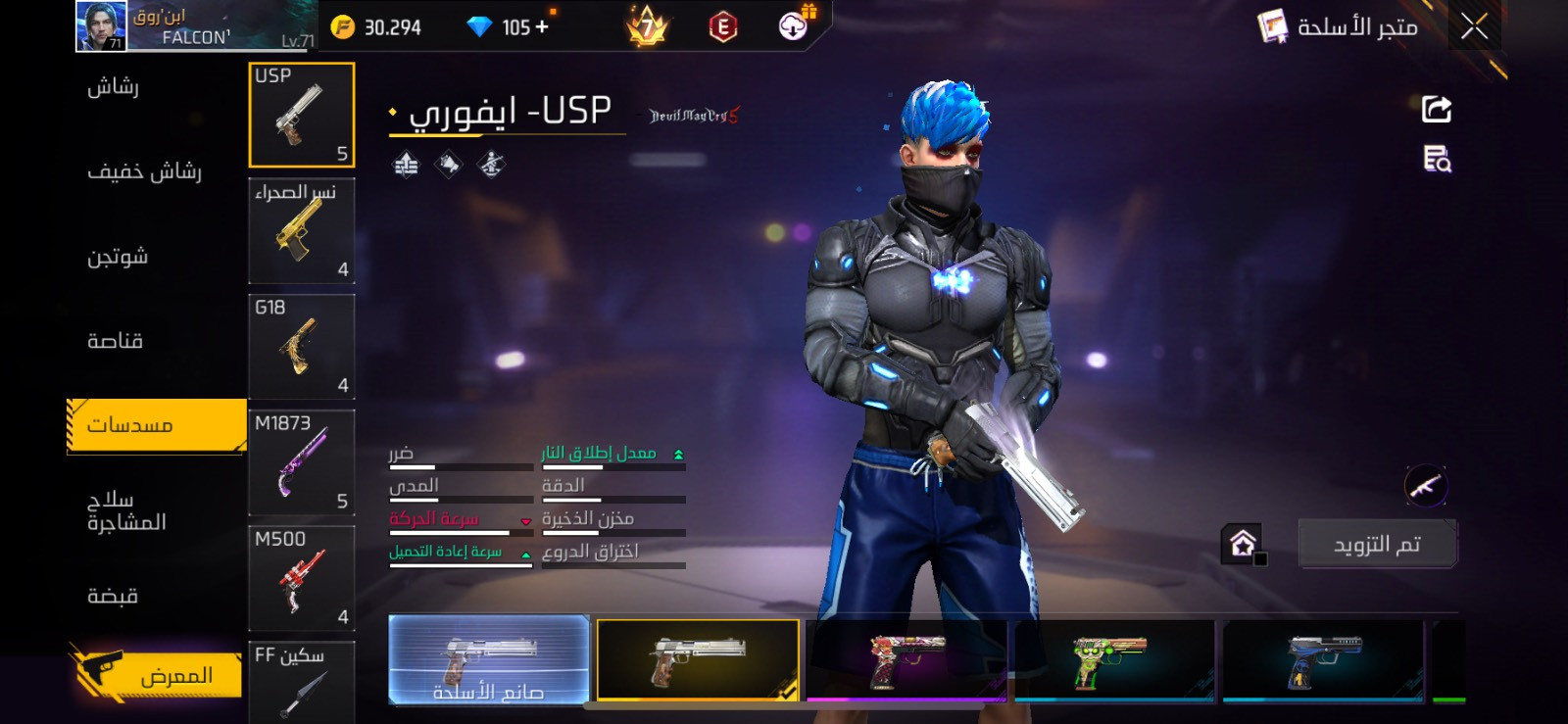Click the circular rifle icon above تم التزويد

1426,485
